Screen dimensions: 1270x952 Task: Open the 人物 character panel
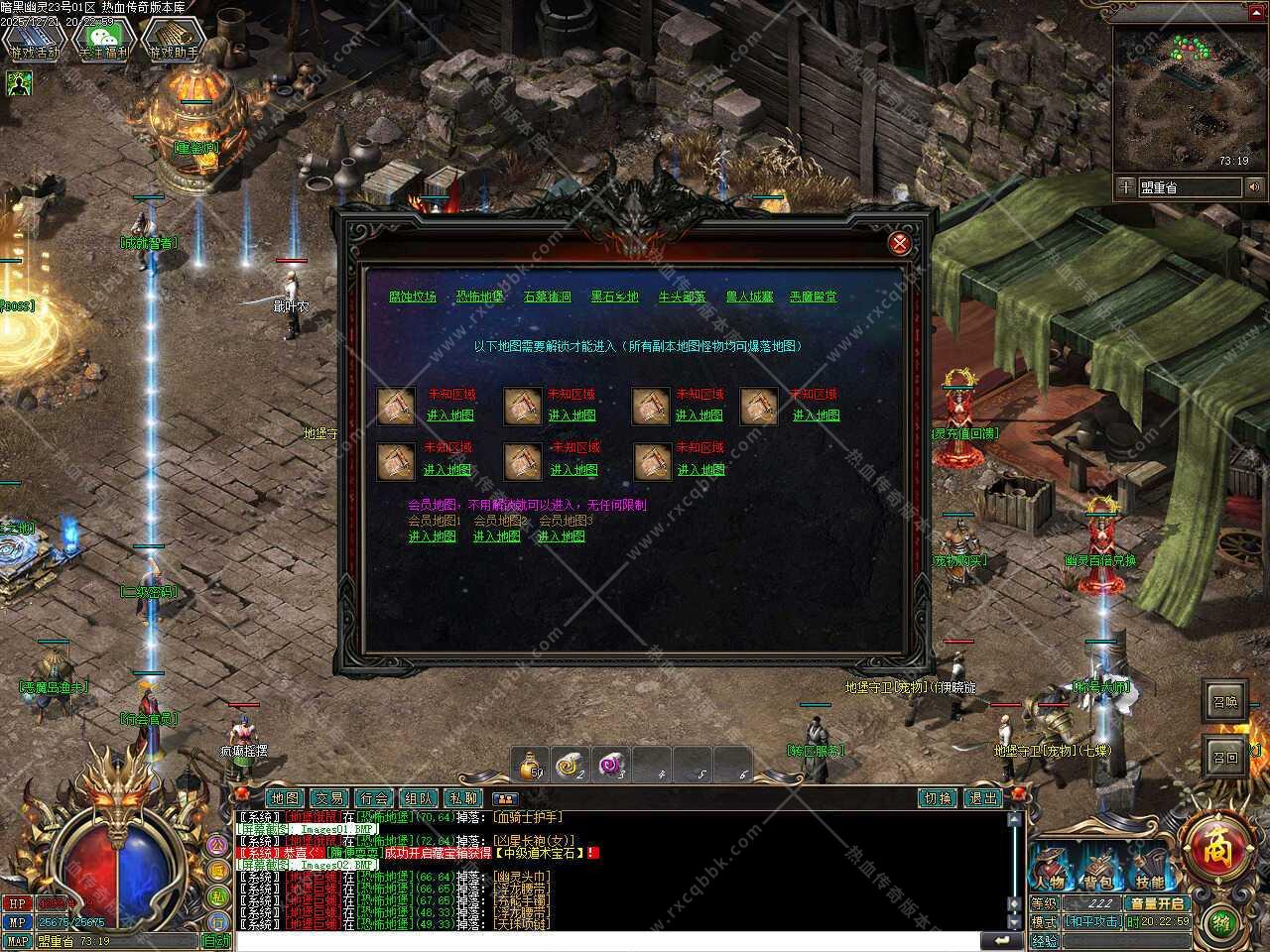(x=1051, y=881)
